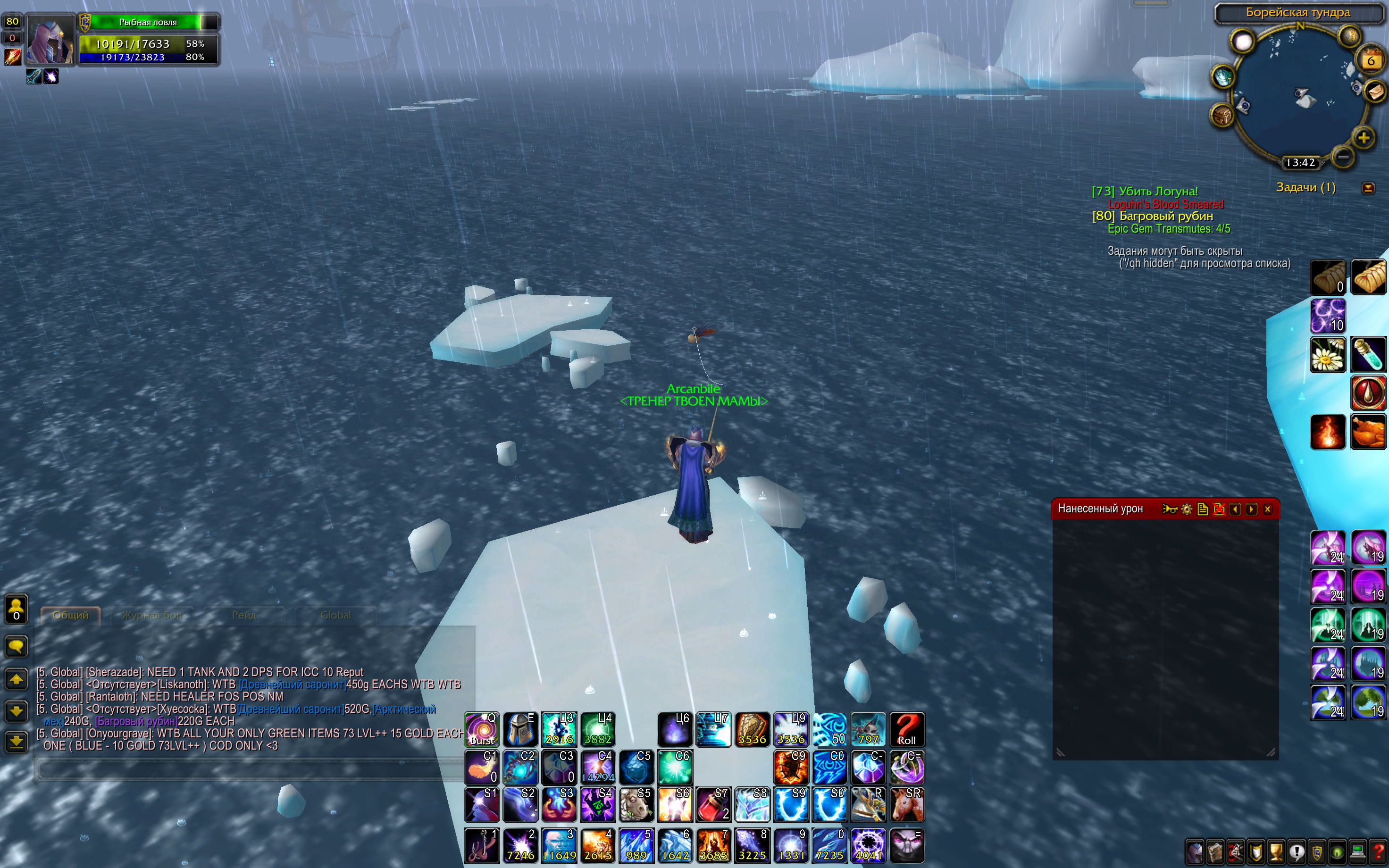Open the red question mark help menu
Viewport: 1389px width, 868px height.
tap(1378, 851)
